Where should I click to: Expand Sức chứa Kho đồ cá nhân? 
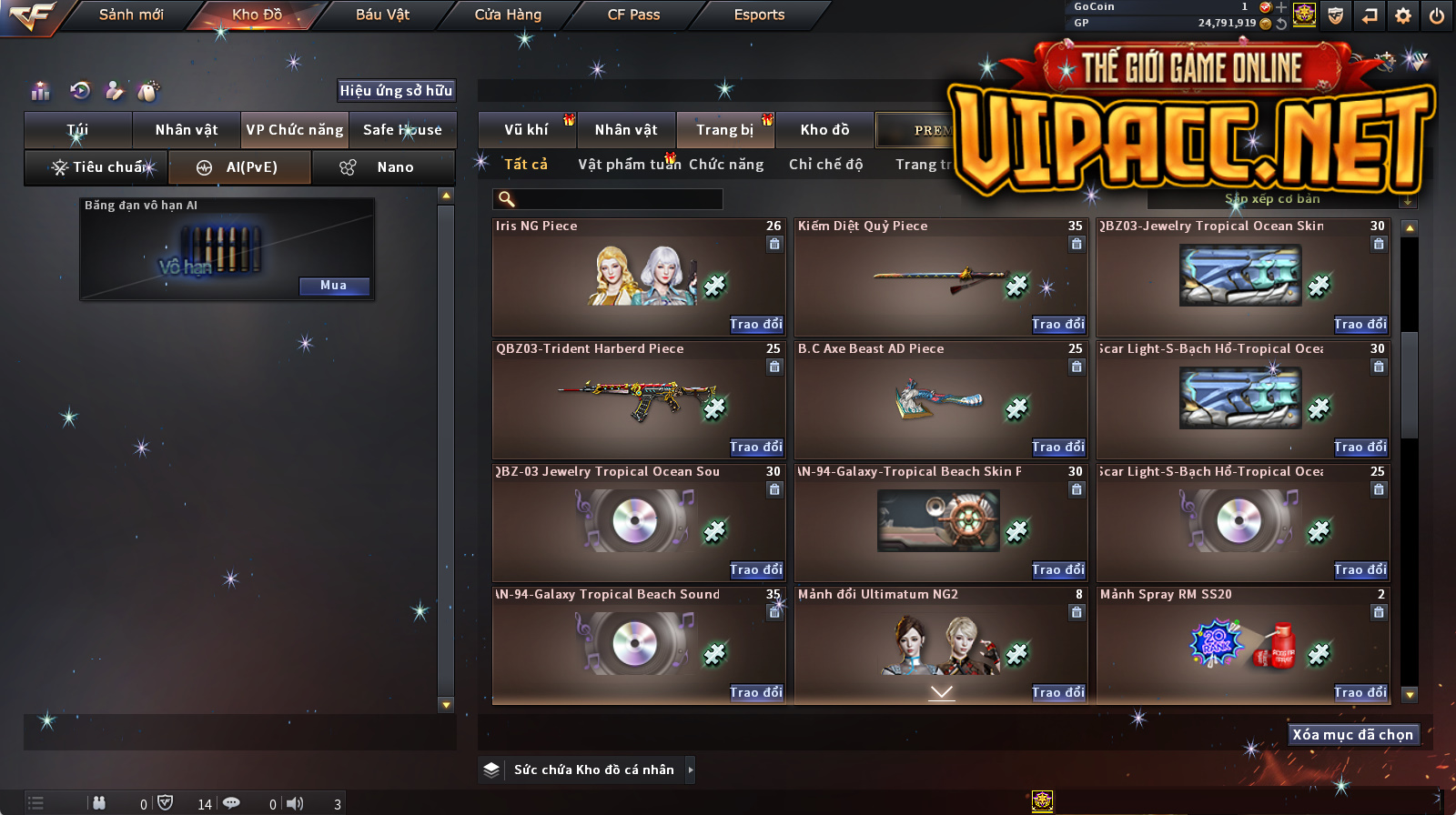691,770
